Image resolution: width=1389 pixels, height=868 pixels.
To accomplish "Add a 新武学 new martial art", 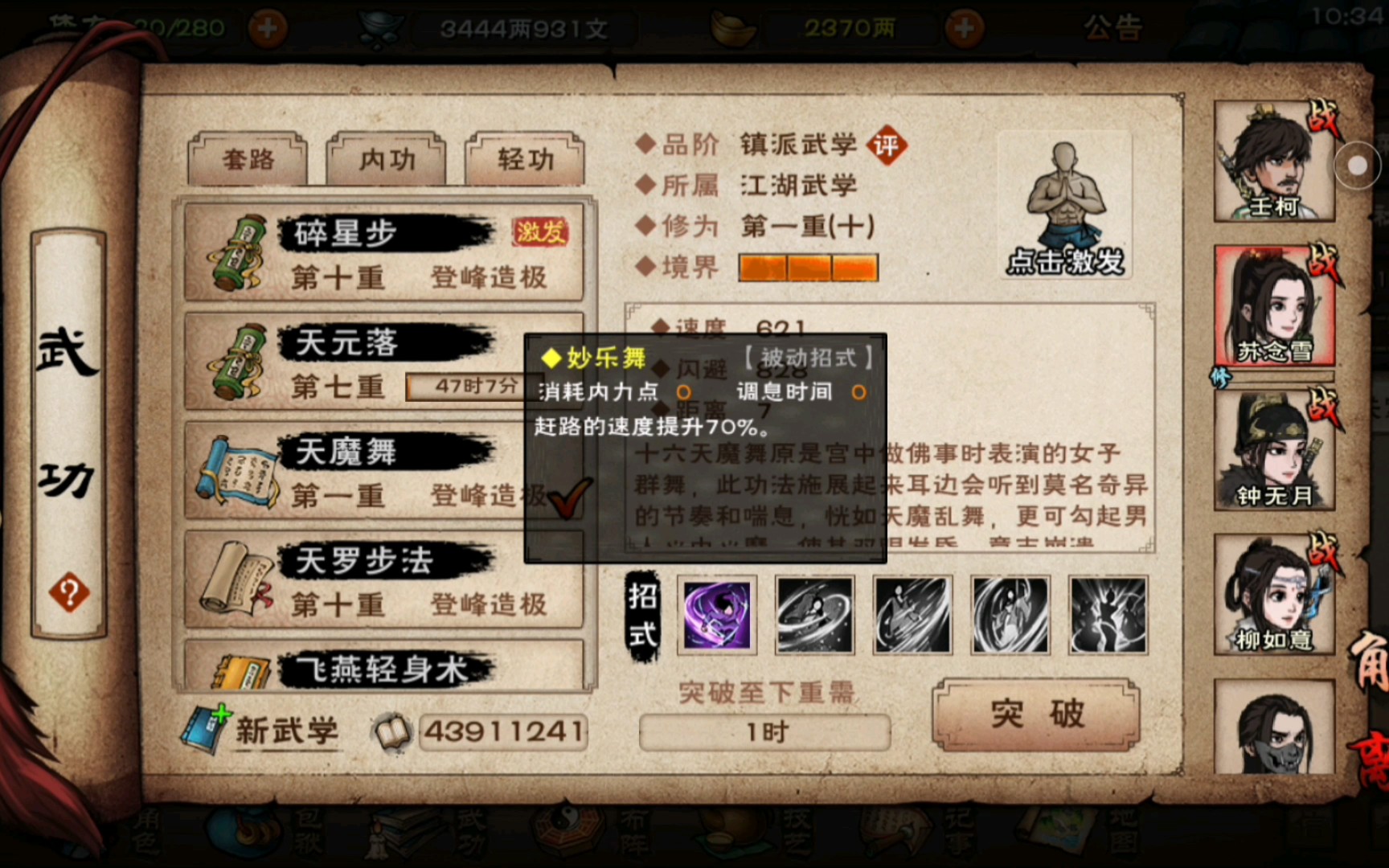I will [264, 730].
